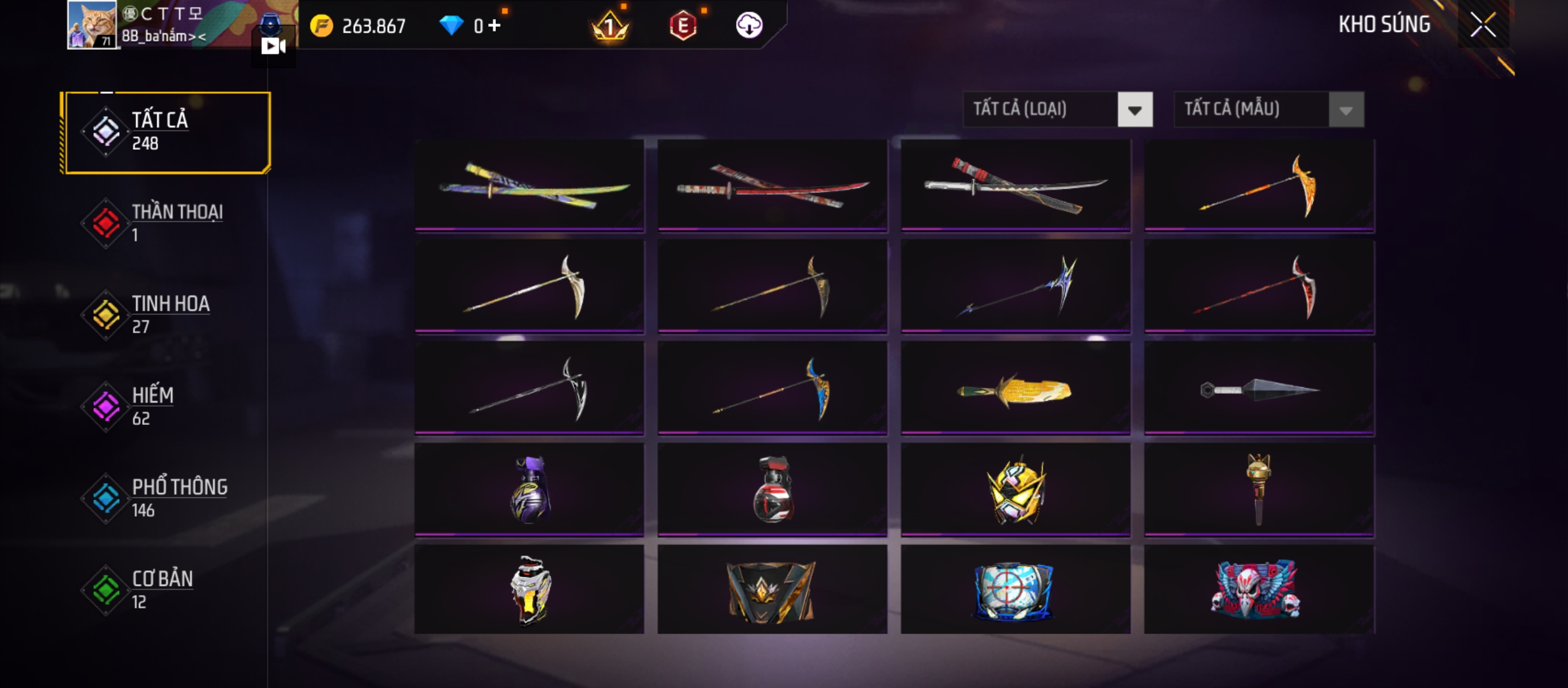Open the red E hexagon icon
Viewport: 1568px width, 688px height.
[x=683, y=25]
